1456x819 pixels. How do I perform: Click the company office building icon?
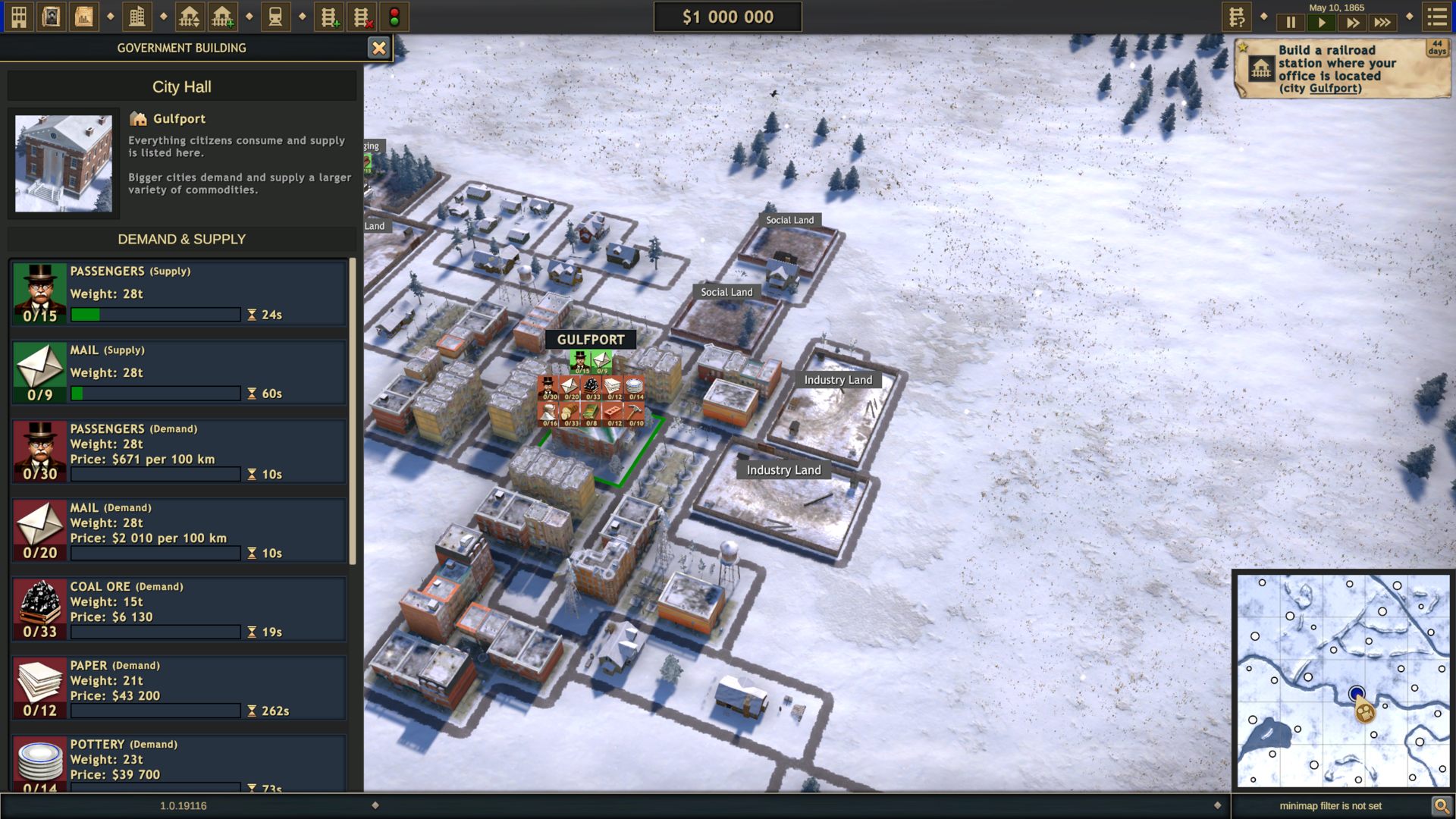point(19,17)
